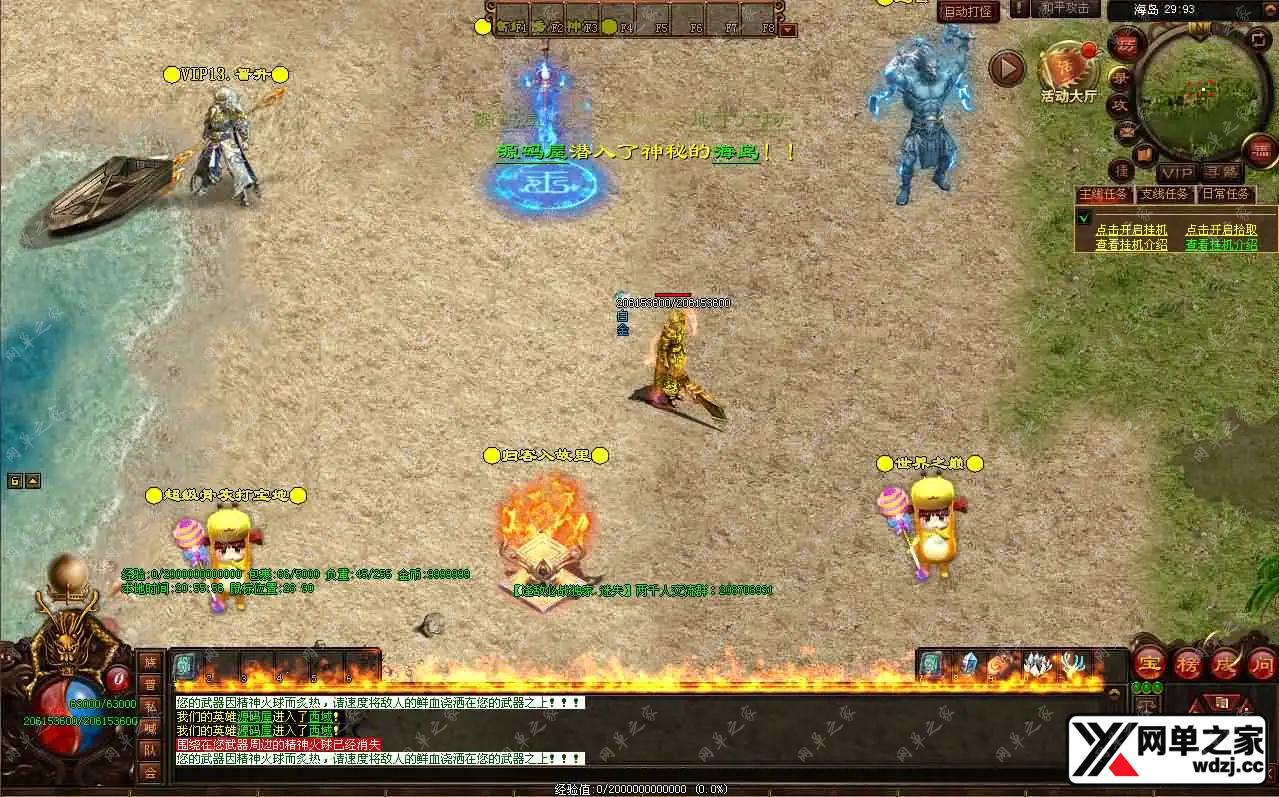Click the round play arrow button
Viewport: 1279px width, 797px height.
tap(1007, 69)
